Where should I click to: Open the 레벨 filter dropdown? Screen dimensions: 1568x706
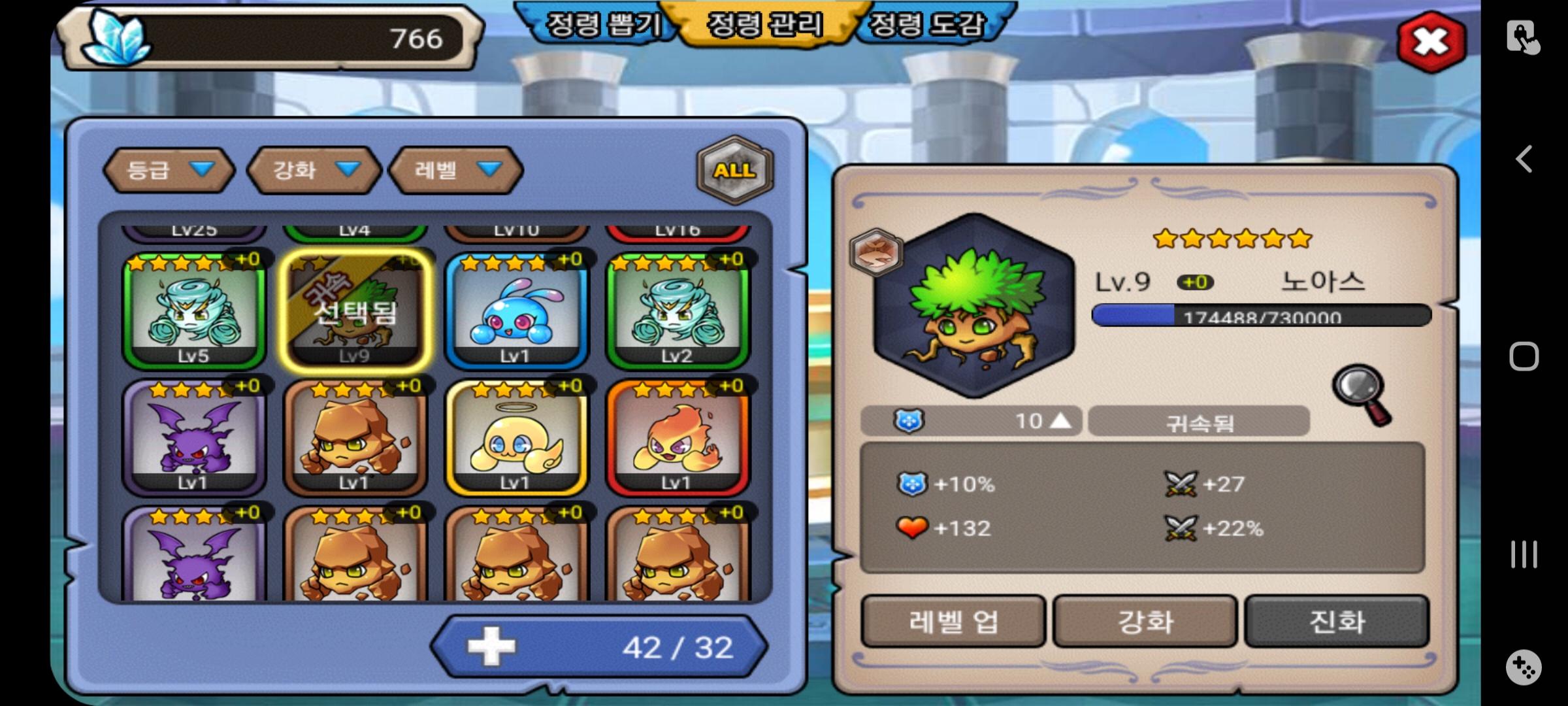(x=456, y=170)
